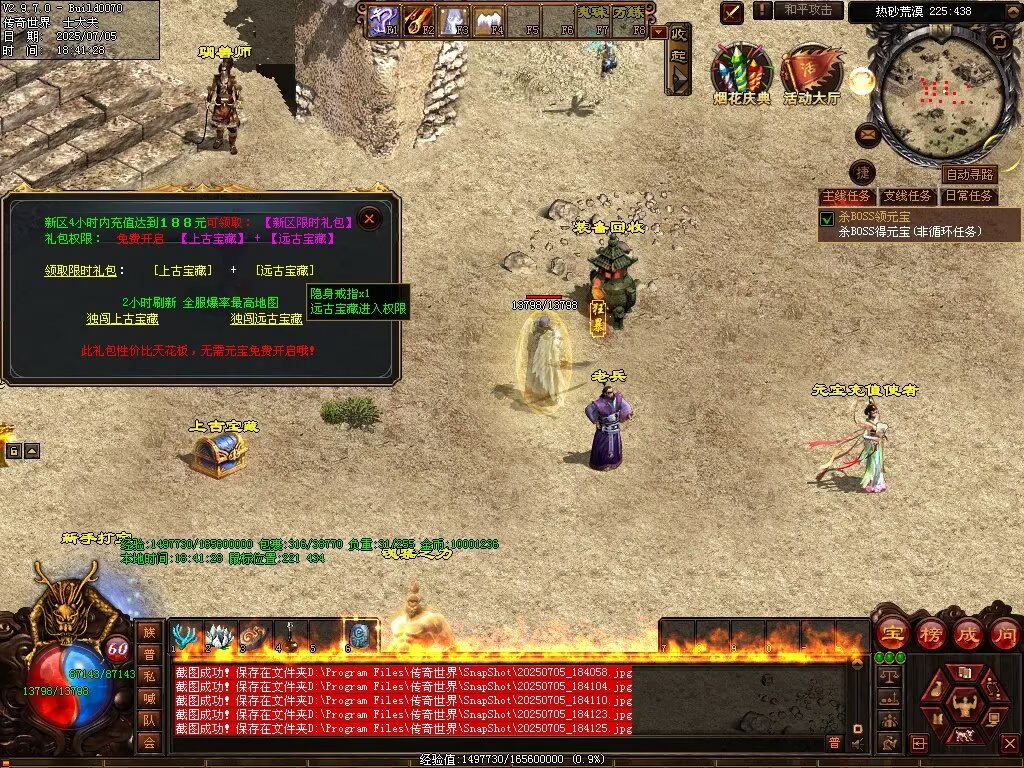Open the 烟花庆典 fireworks event icon
Viewport: 1024px width, 768px height.
[741, 70]
